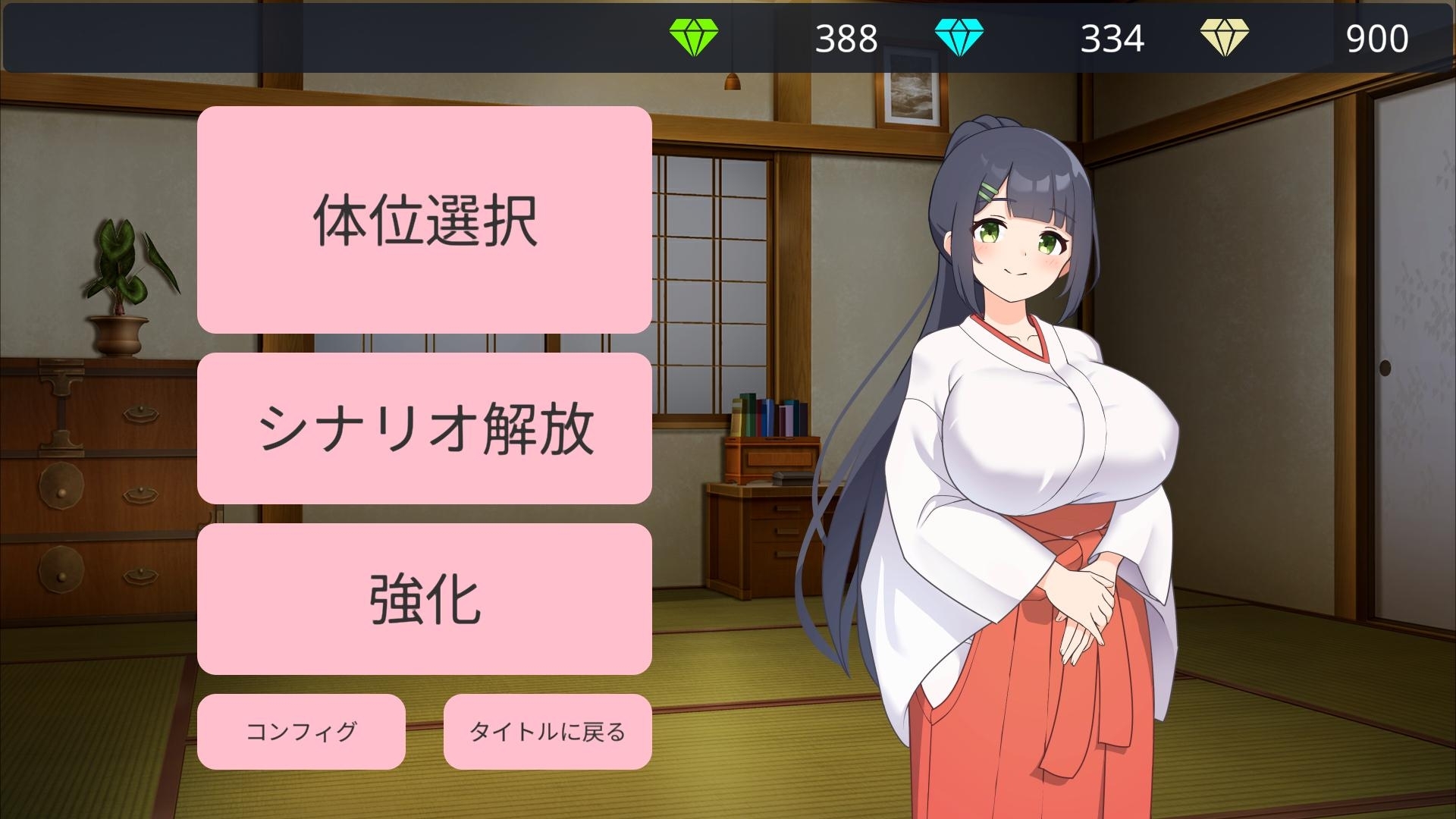1456x819 pixels.
Task: Open the 体位選択 position selection menu
Action: pyautogui.click(x=425, y=221)
